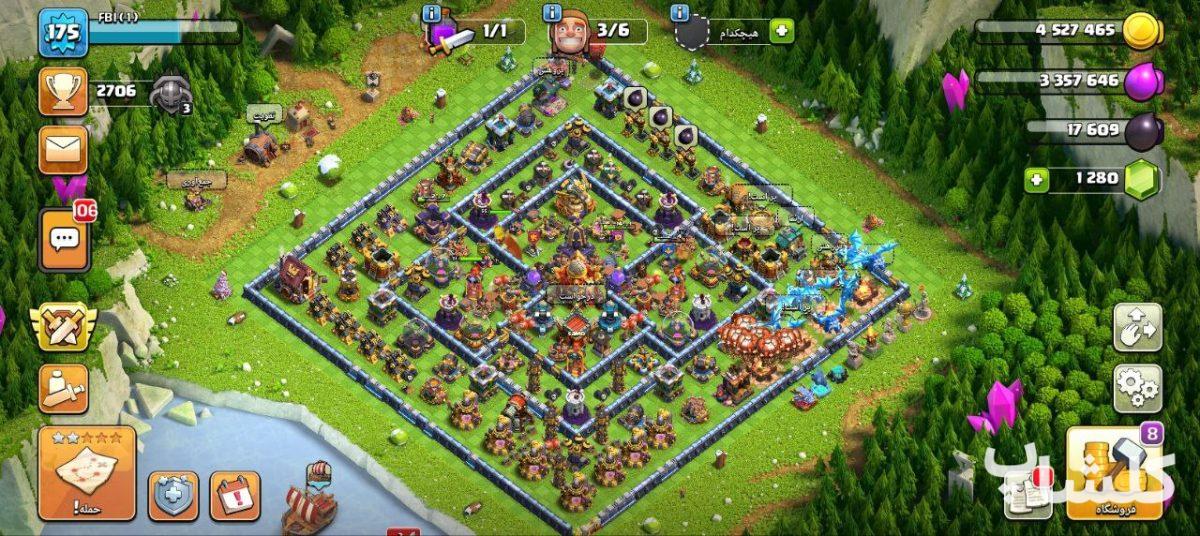Show builder info above the builder face
Viewport: 1200px width, 536px height.
tap(552, 13)
